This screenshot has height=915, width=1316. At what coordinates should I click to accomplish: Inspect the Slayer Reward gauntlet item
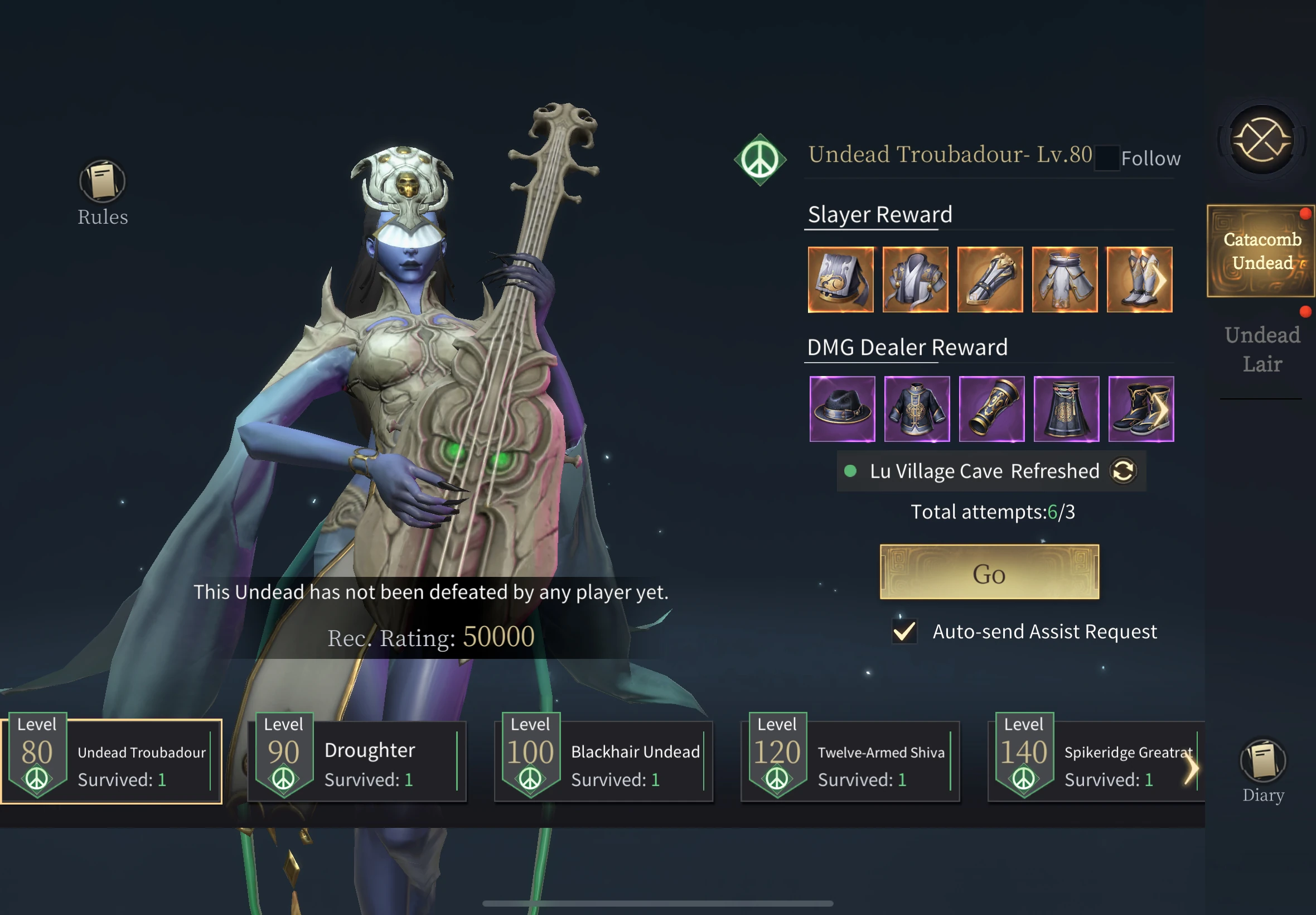(990, 280)
